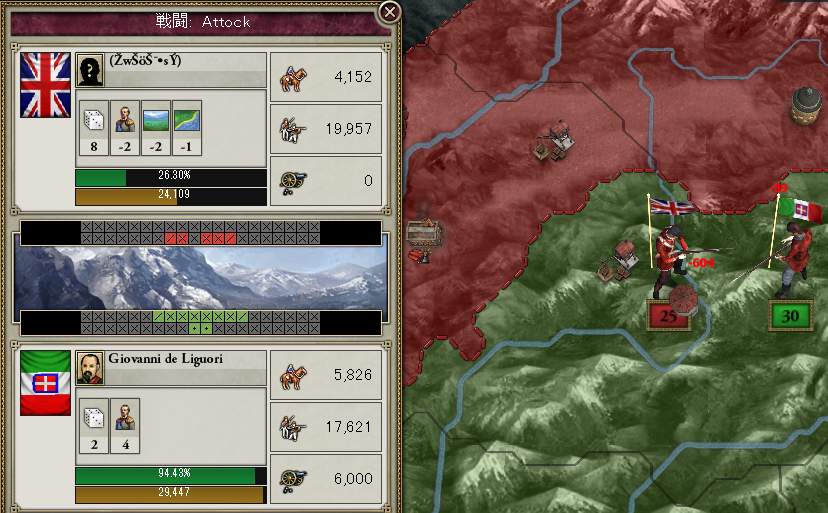This screenshot has width=828, height=513.
Task: Click the defender's artillery icon
Action: pyautogui.click(x=293, y=478)
